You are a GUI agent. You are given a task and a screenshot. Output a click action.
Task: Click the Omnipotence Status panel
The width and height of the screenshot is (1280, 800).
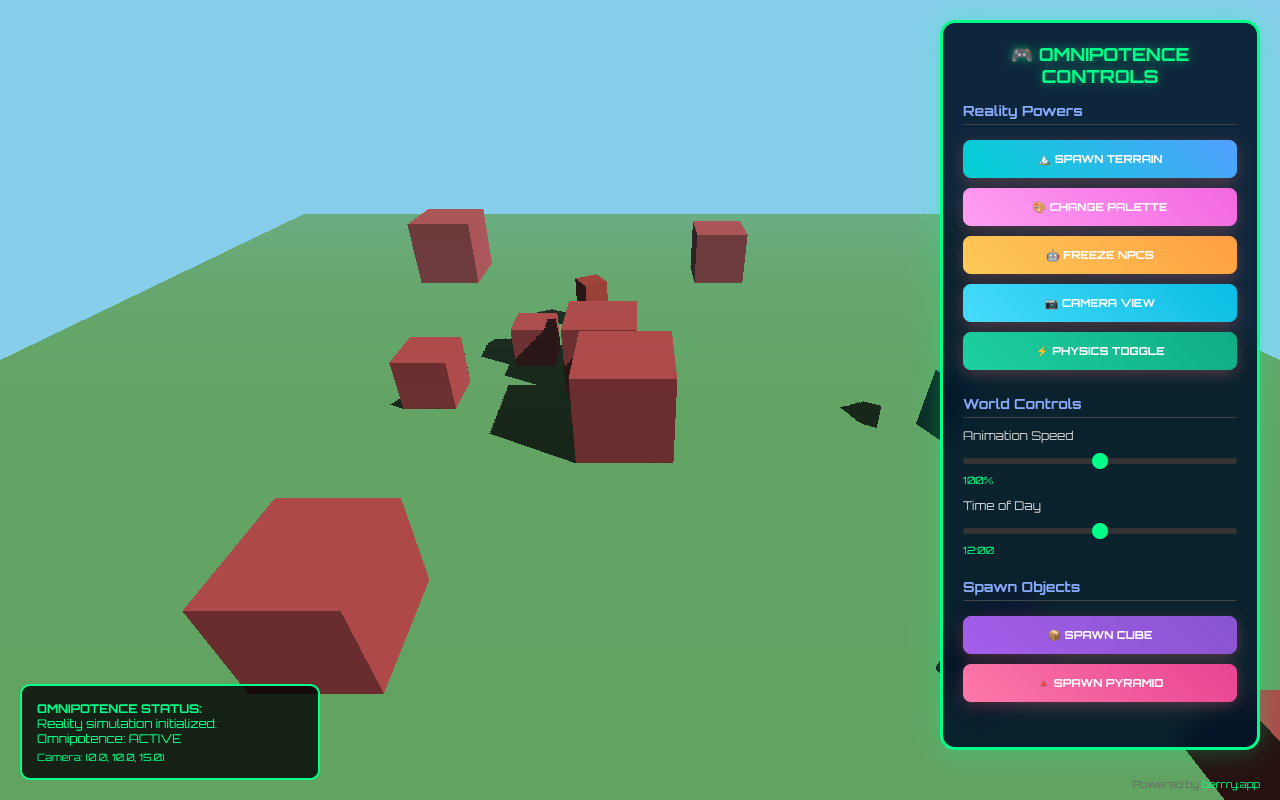tap(170, 732)
